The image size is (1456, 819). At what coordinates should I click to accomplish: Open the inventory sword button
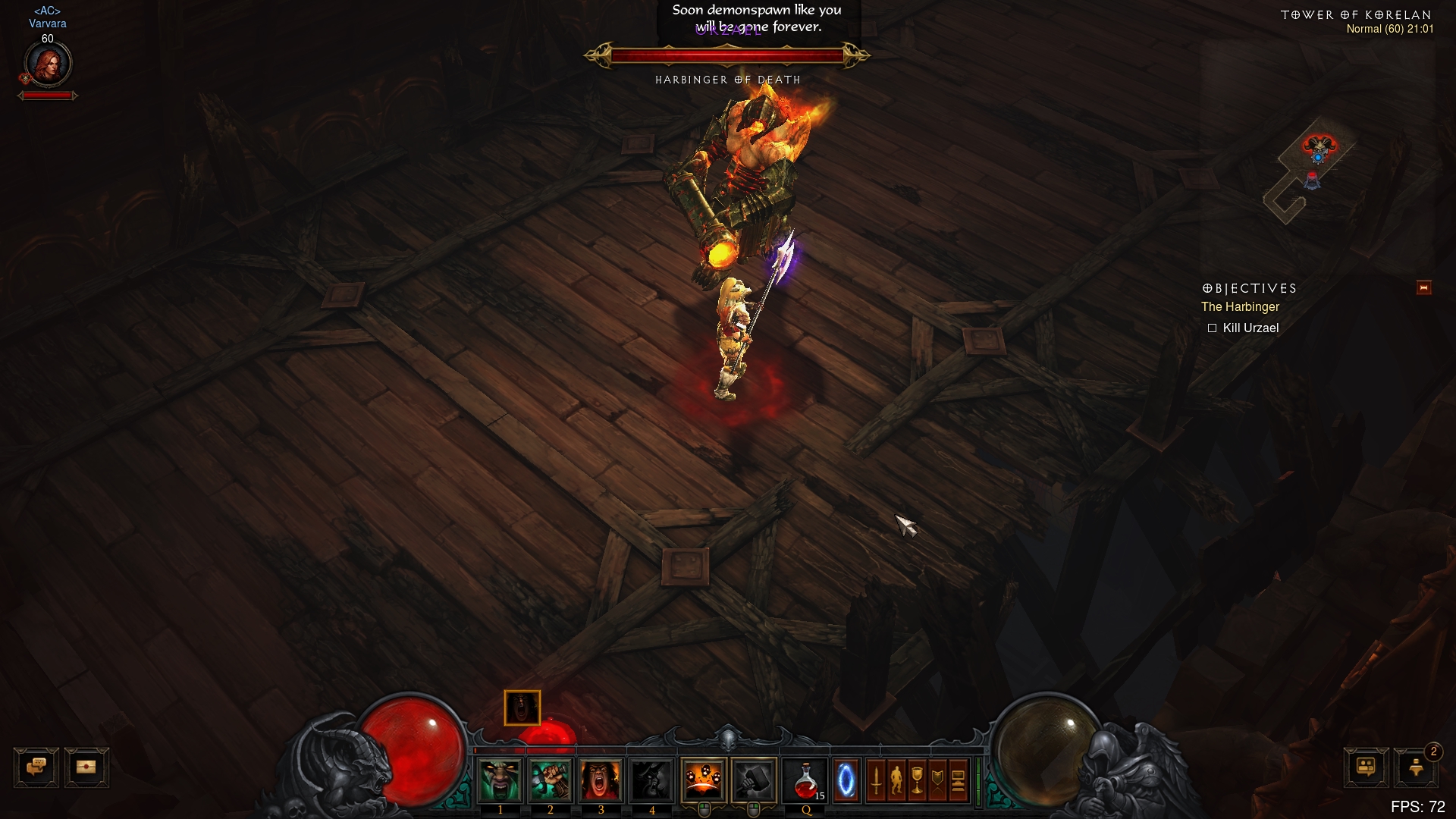[877, 780]
